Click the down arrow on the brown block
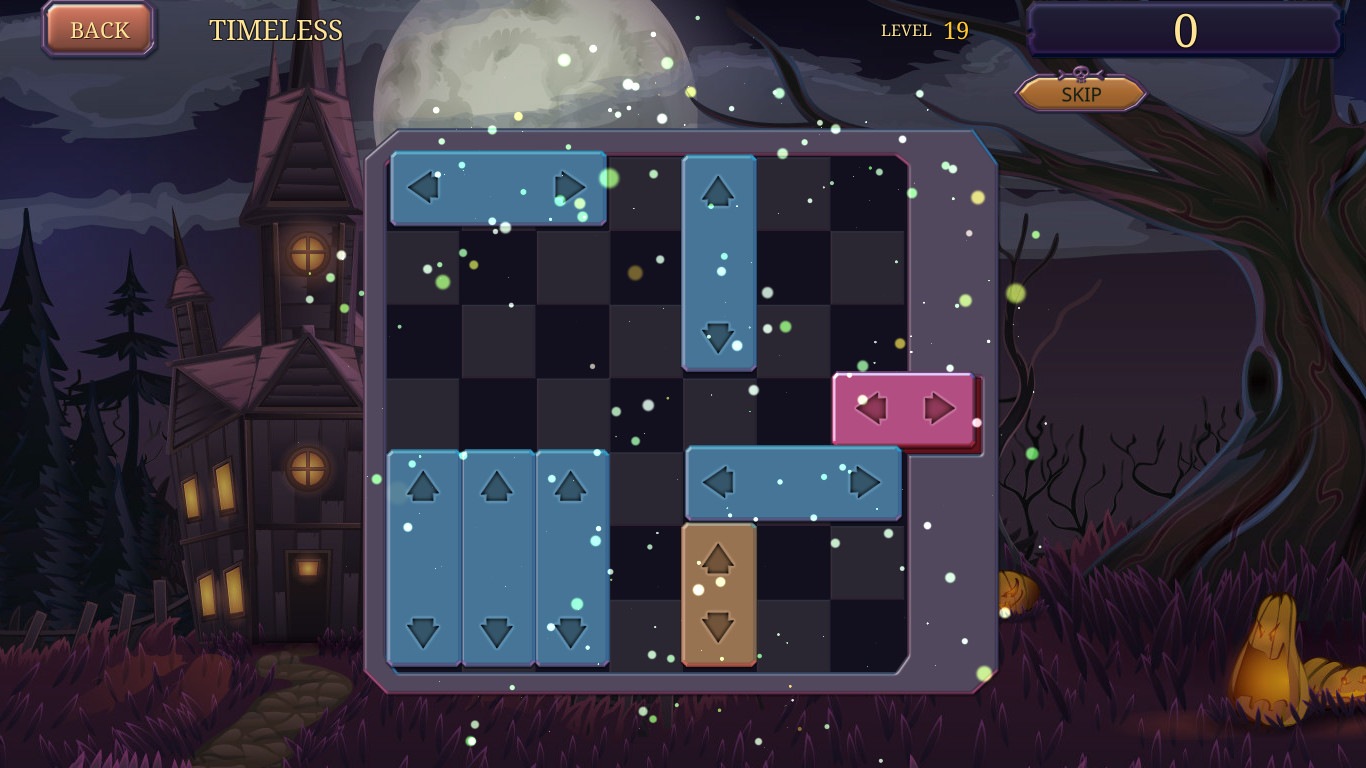 click(716, 628)
